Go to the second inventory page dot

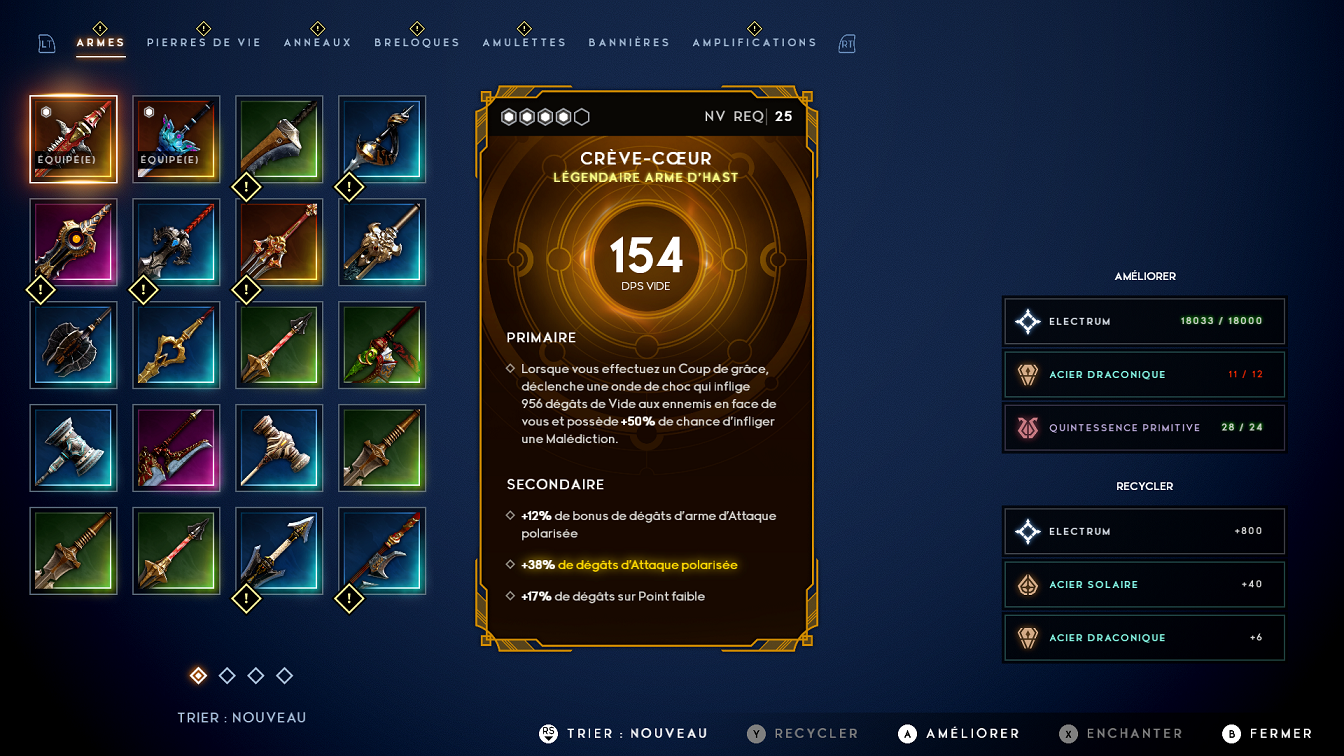click(x=227, y=676)
